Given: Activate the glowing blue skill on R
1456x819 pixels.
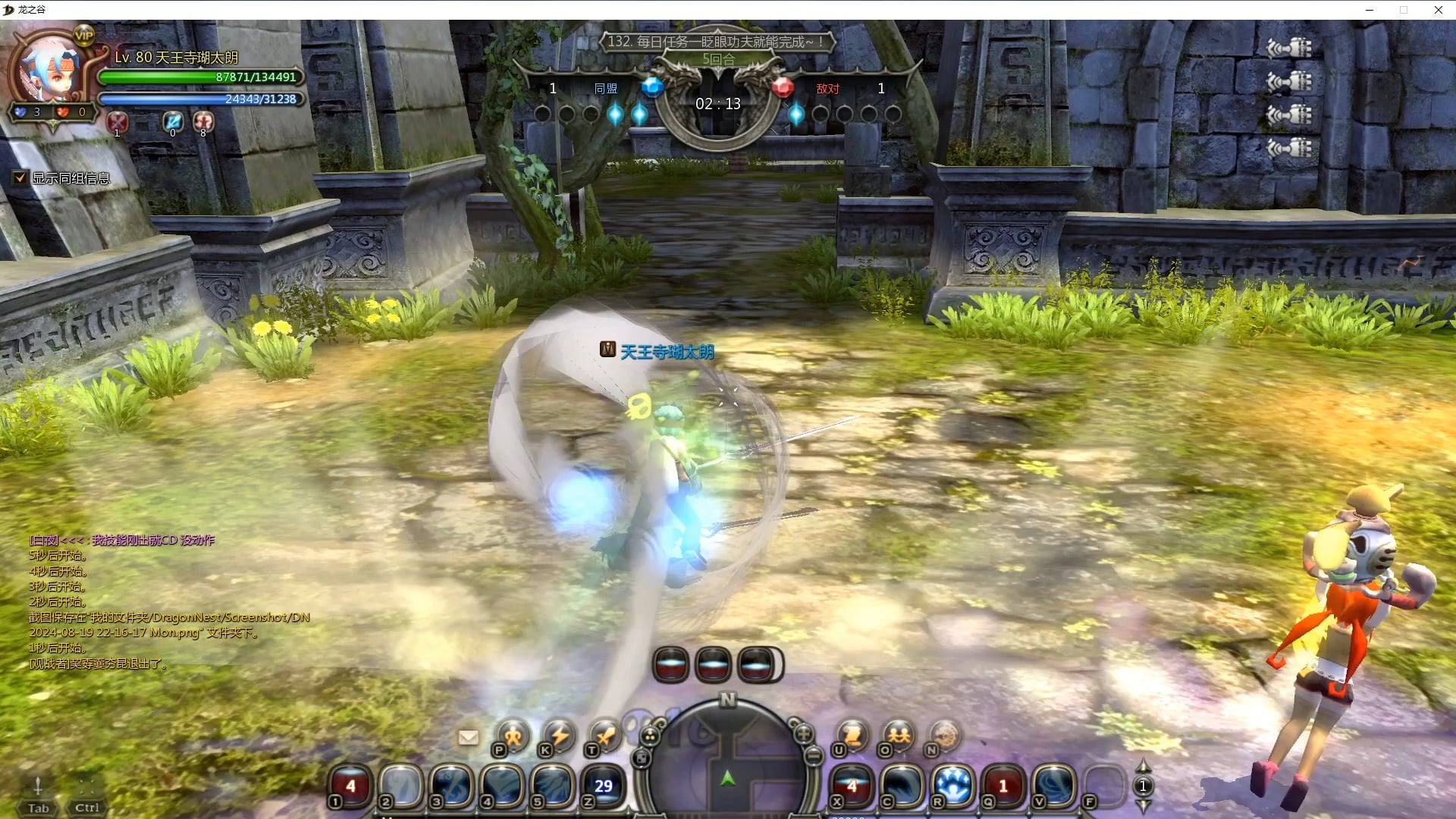Looking at the screenshot, I should (x=952, y=785).
